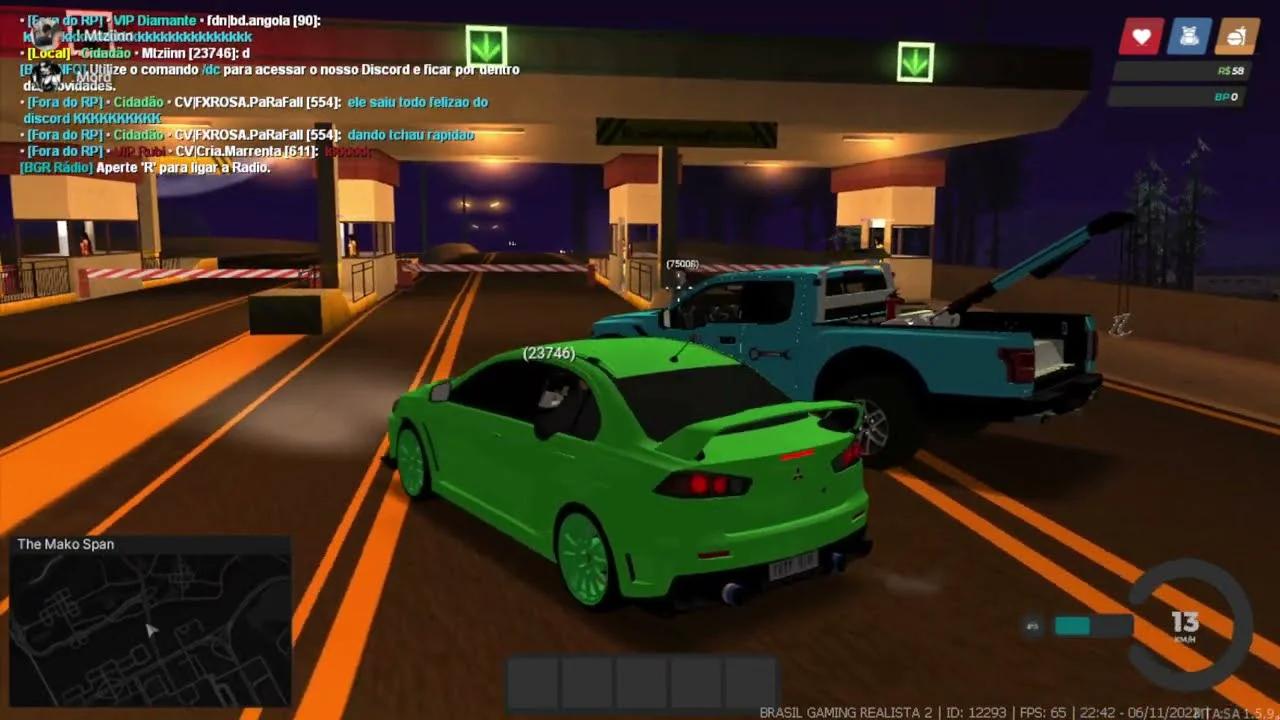Click the avatar thumbnail next to the VIP Diamante message

point(44,32)
